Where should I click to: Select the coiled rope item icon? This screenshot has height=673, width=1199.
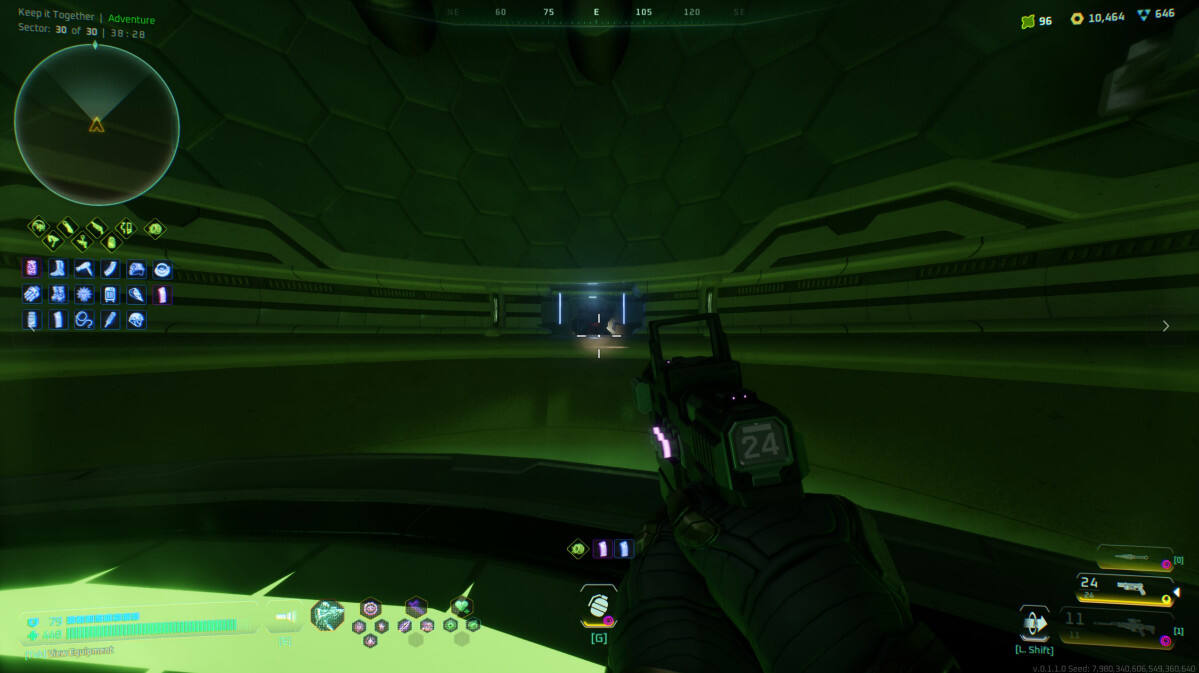click(84, 320)
